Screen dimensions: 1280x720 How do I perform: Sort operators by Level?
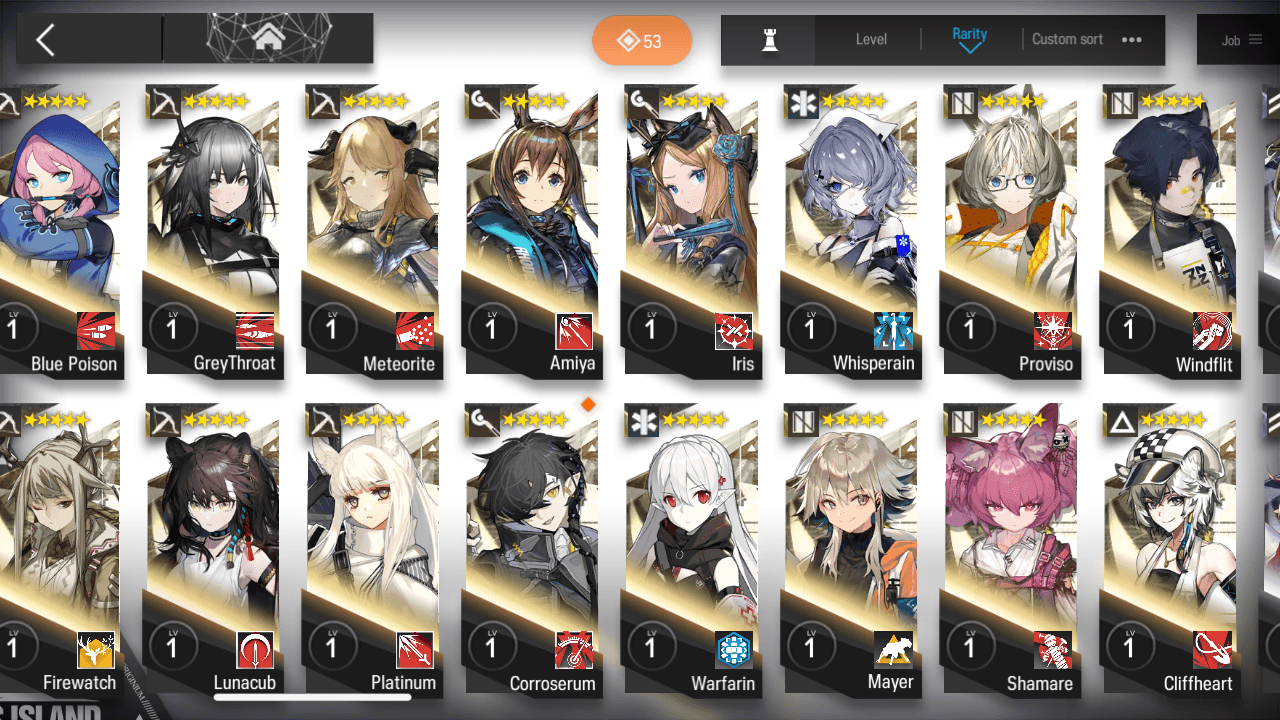(x=871, y=40)
